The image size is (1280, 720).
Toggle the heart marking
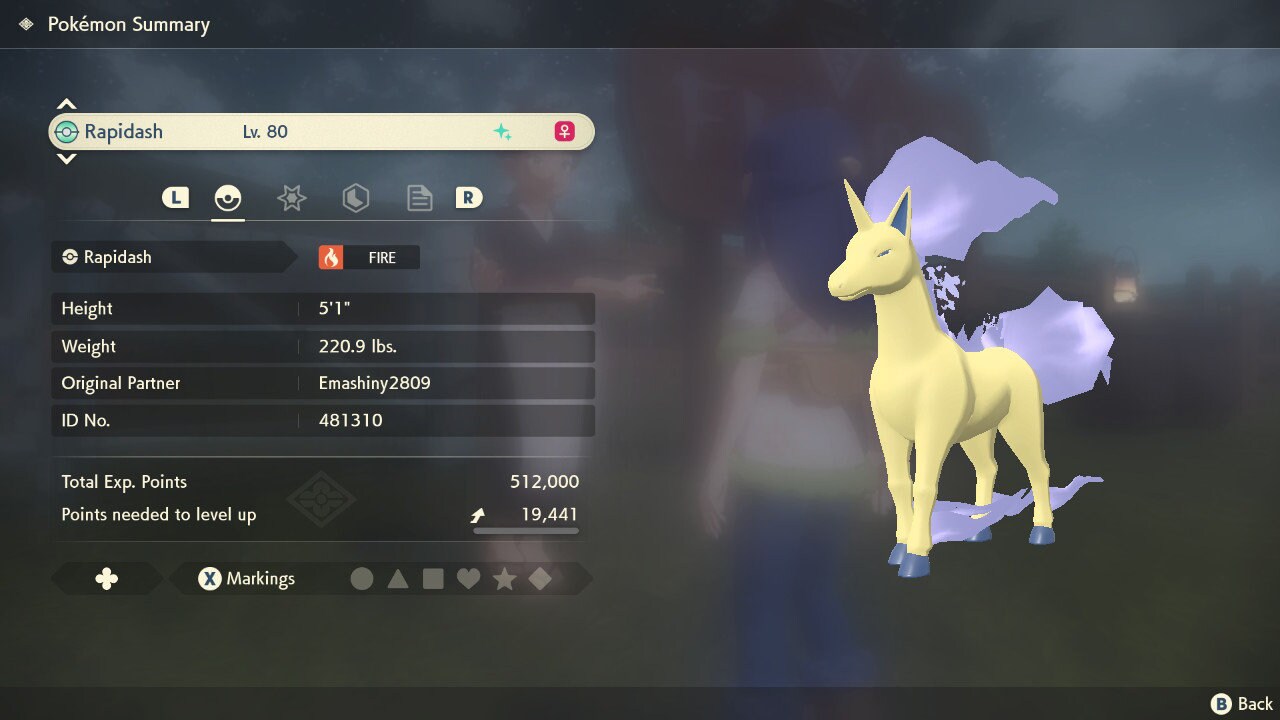468,578
